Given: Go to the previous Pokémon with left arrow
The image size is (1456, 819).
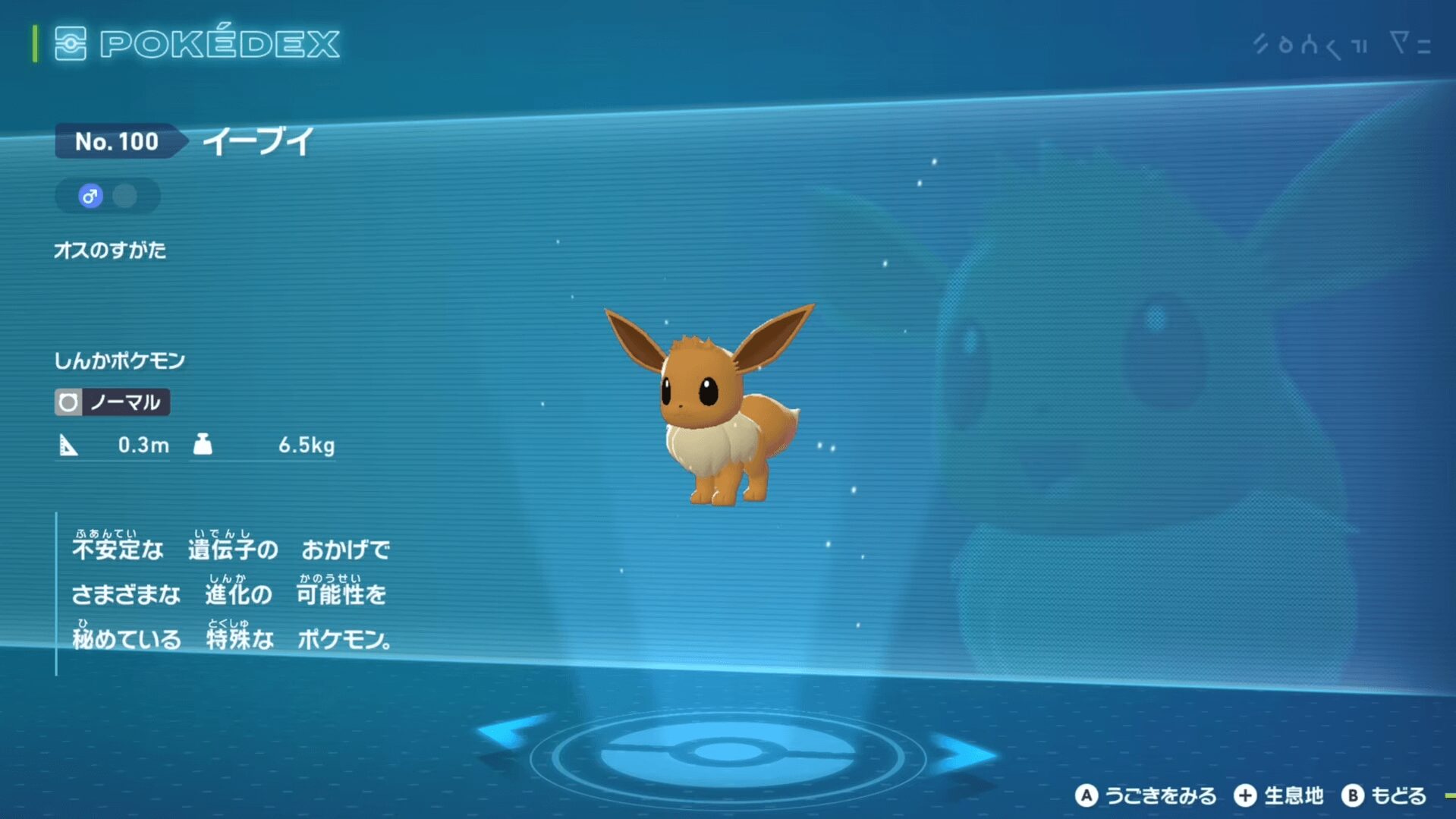Looking at the screenshot, I should pyautogui.click(x=511, y=732).
